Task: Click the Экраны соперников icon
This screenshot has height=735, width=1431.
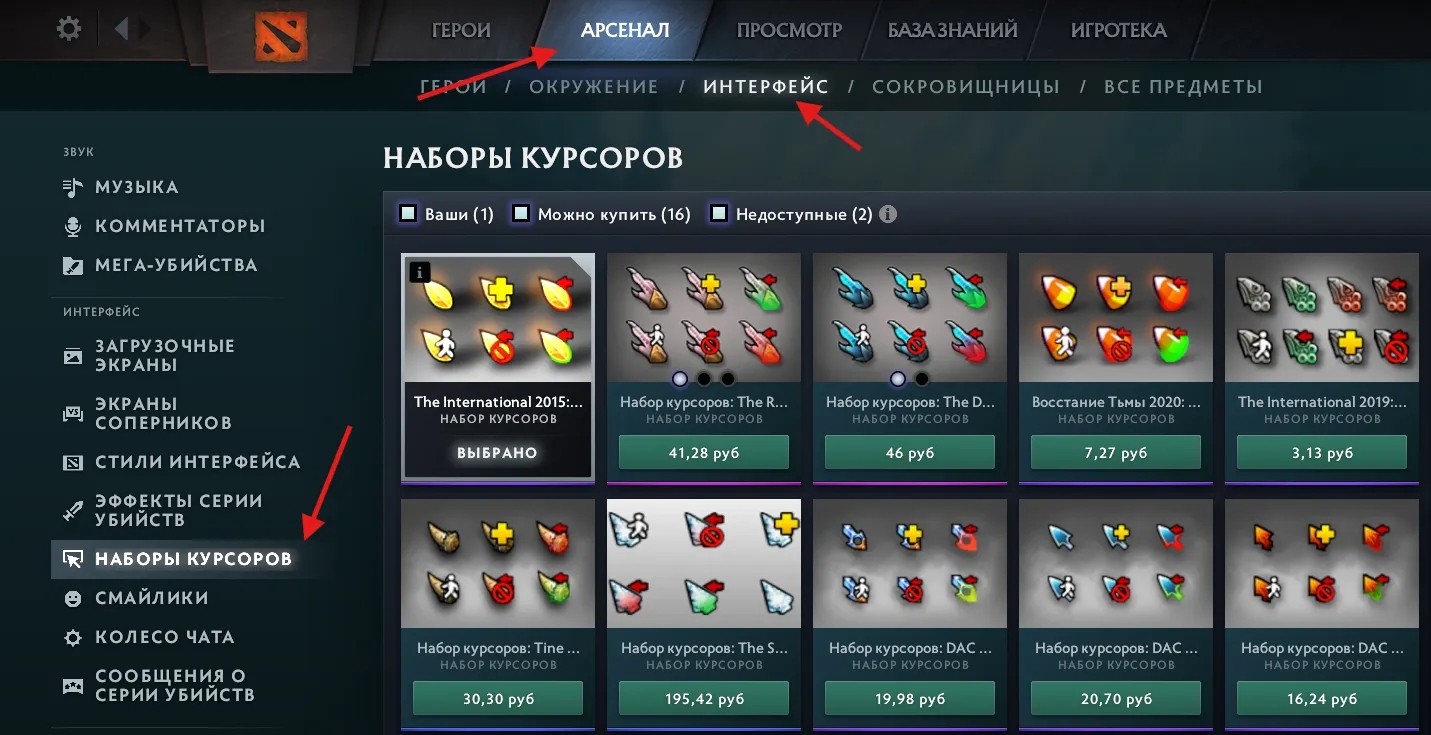Action: [x=73, y=412]
